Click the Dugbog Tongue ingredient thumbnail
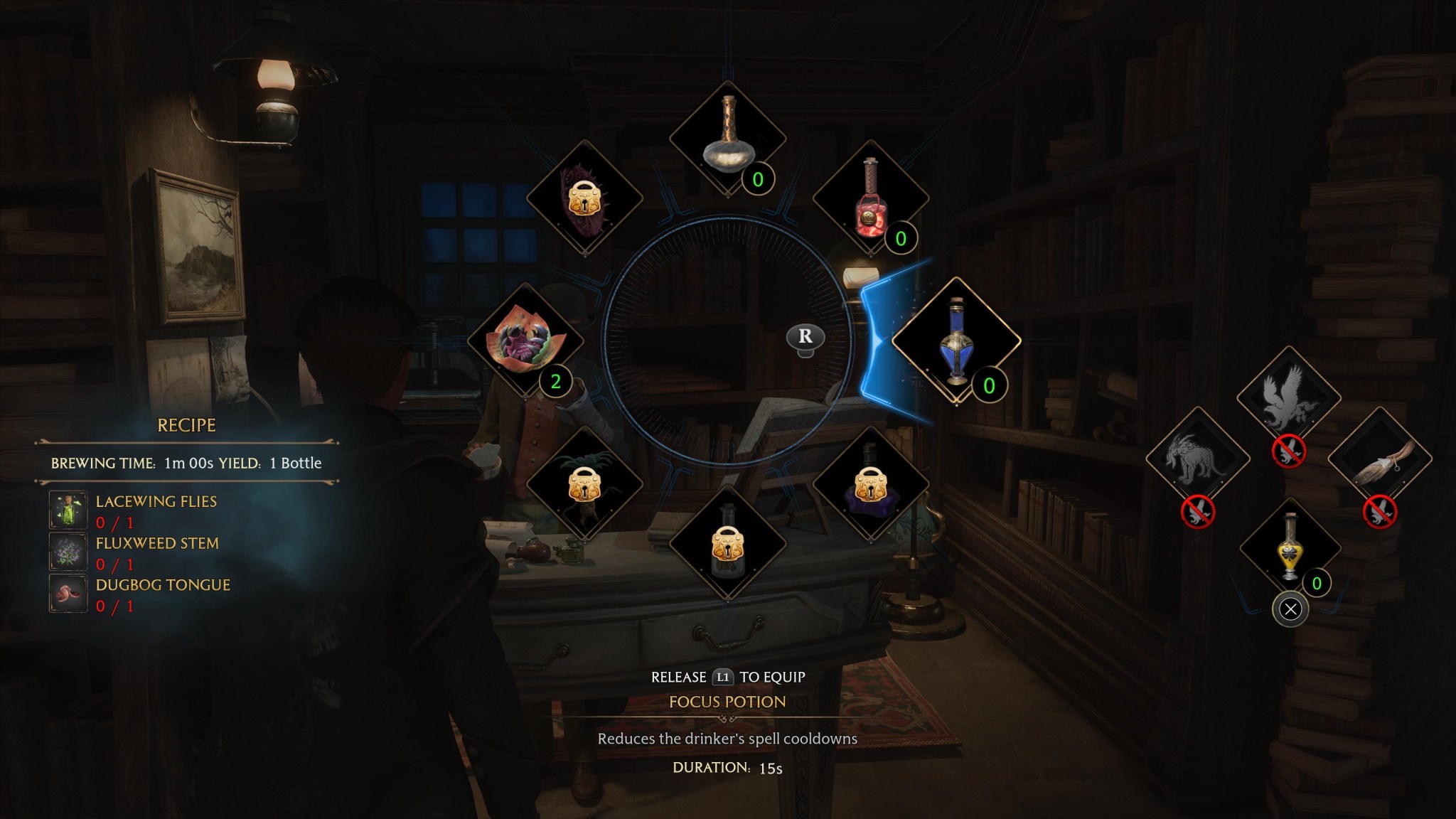 pyautogui.click(x=68, y=594)
